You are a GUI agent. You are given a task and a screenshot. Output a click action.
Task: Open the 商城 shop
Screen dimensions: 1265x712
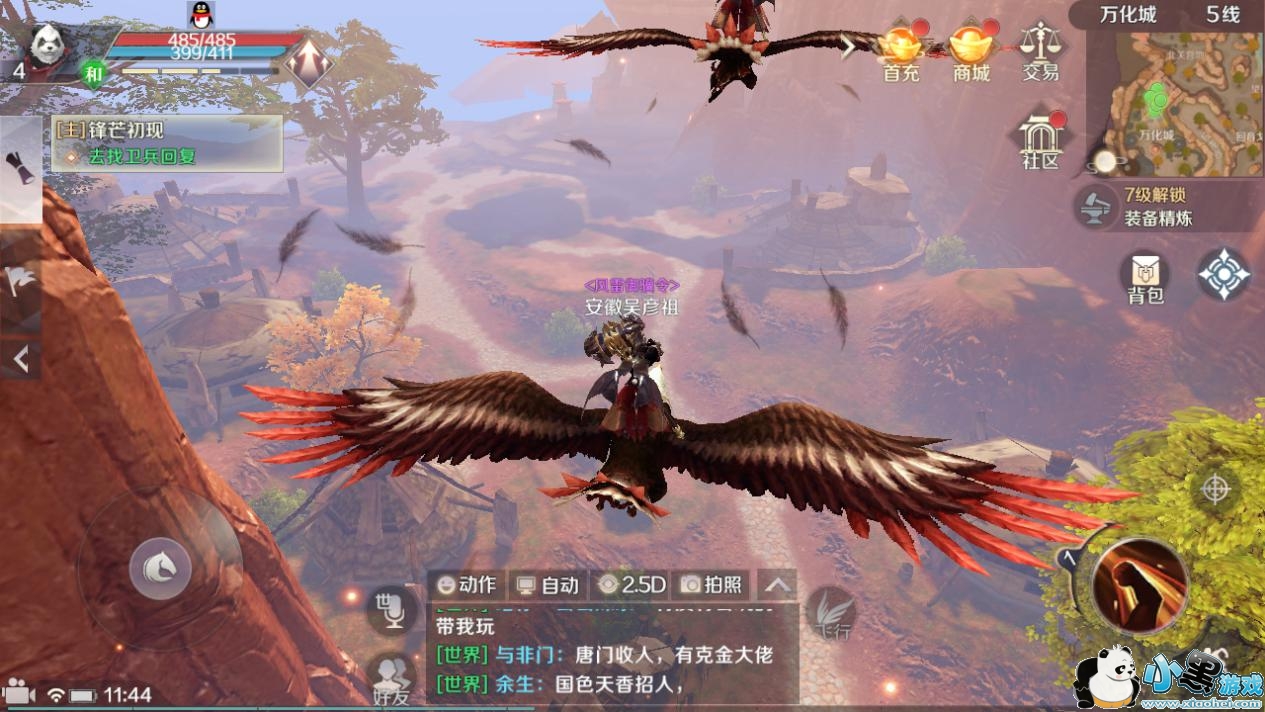tap(970, 52)
